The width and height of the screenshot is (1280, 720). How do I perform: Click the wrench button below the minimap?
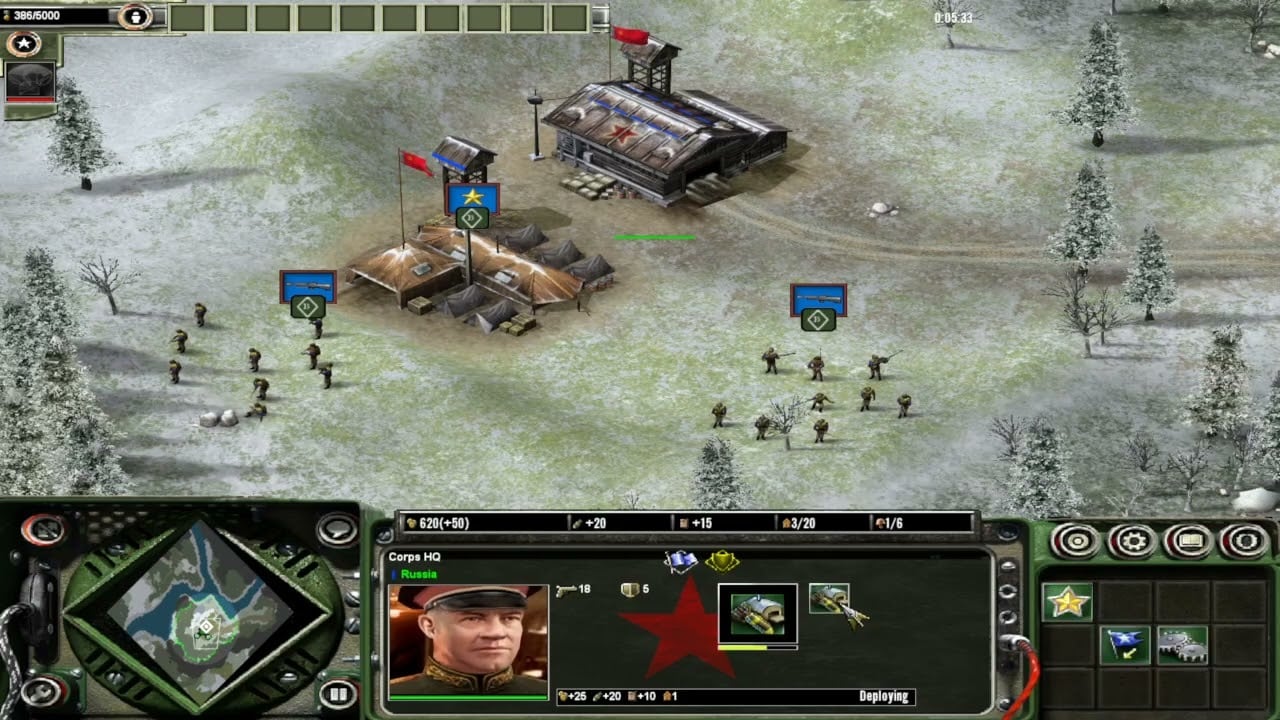[40, 691]
